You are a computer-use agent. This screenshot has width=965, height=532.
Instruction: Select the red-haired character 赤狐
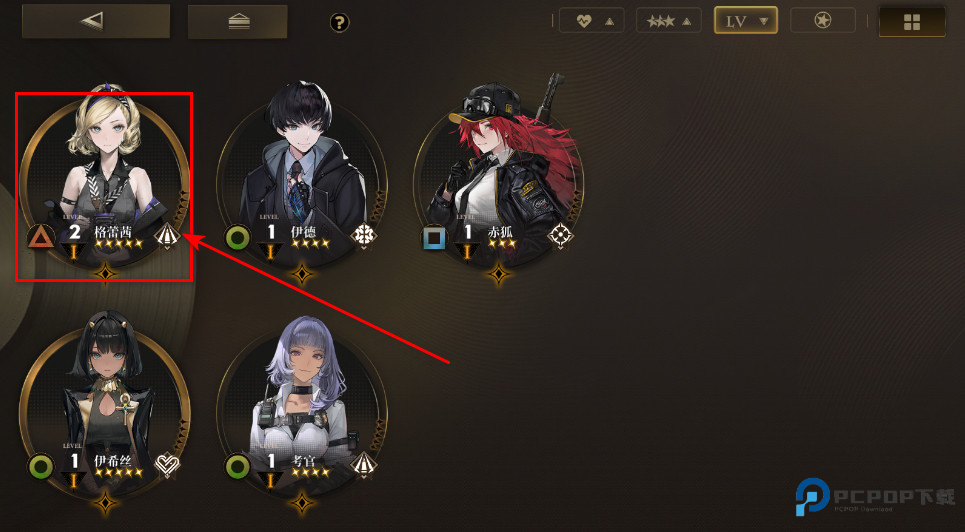[498, 180]
